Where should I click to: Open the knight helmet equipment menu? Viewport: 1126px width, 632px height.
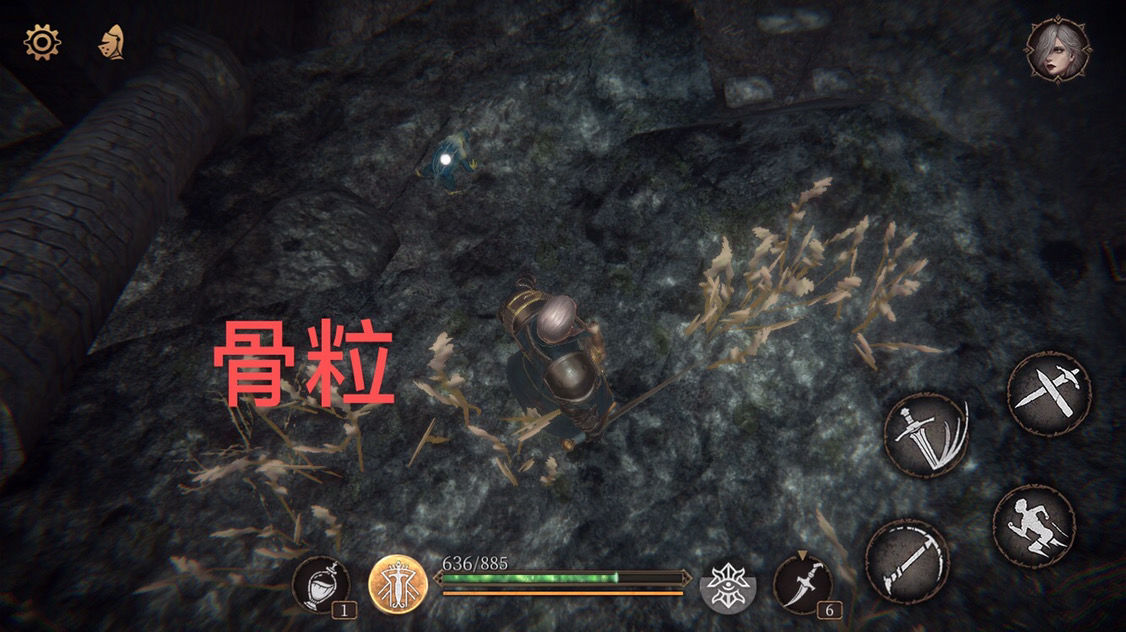pyautogui.click(x=110, y=42)
